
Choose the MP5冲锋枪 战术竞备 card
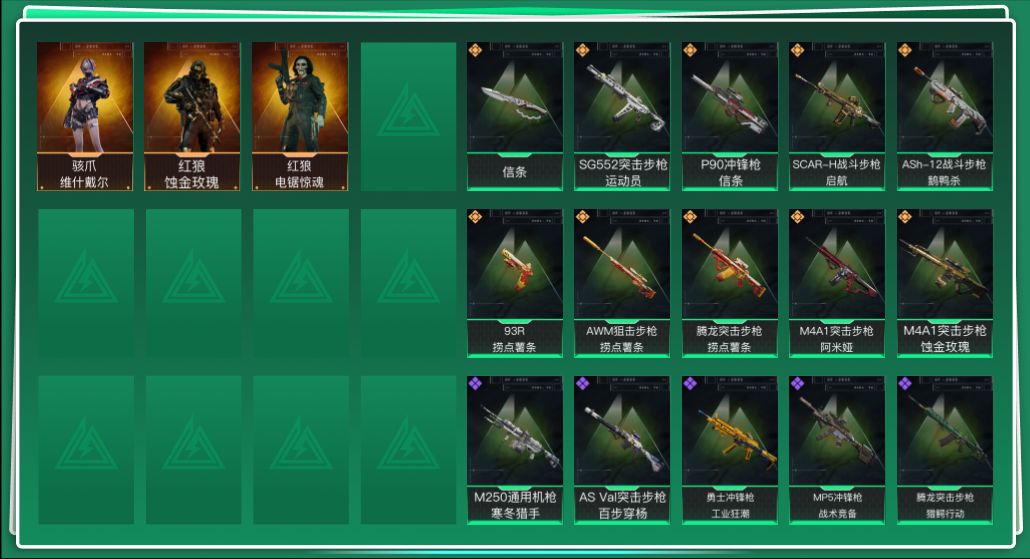coord(837,450)
